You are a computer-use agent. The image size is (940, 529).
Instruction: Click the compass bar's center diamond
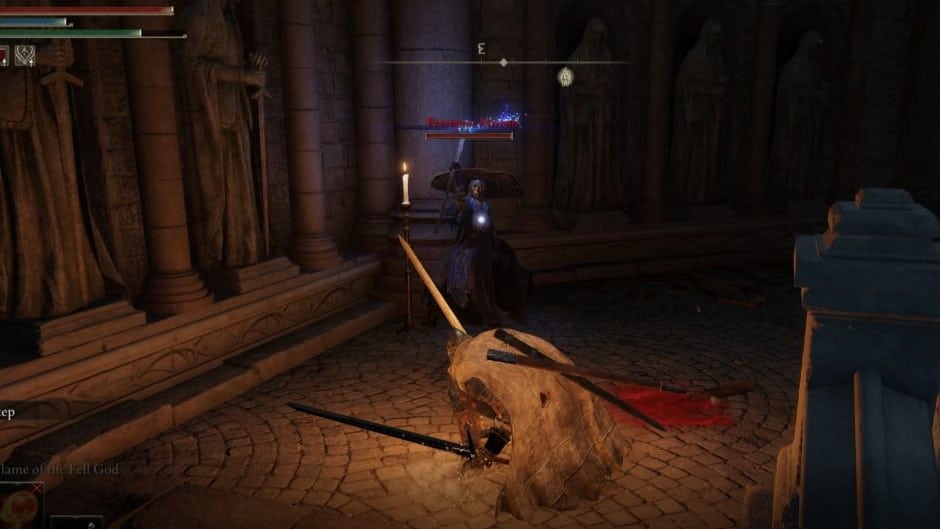503,62
